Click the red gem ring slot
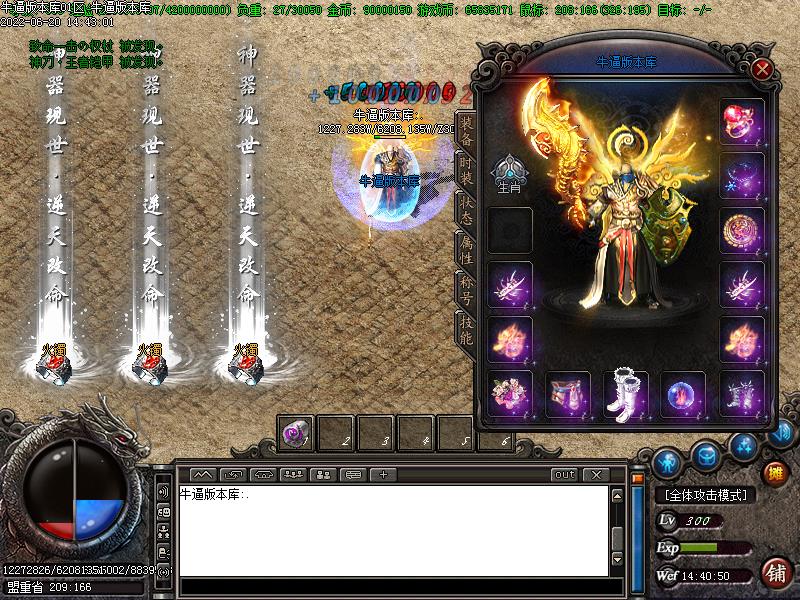This screenshot has height=600, width=800. coord(742,121)
